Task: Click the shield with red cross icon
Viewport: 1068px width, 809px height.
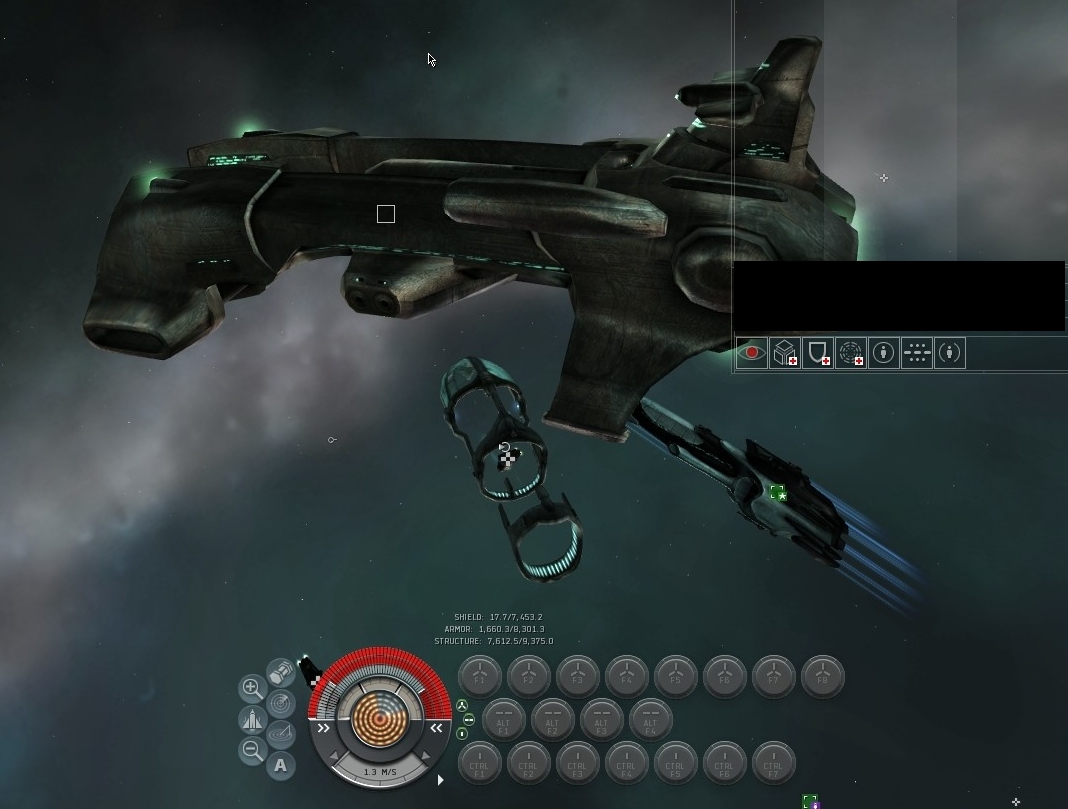Action: point(818,353)
